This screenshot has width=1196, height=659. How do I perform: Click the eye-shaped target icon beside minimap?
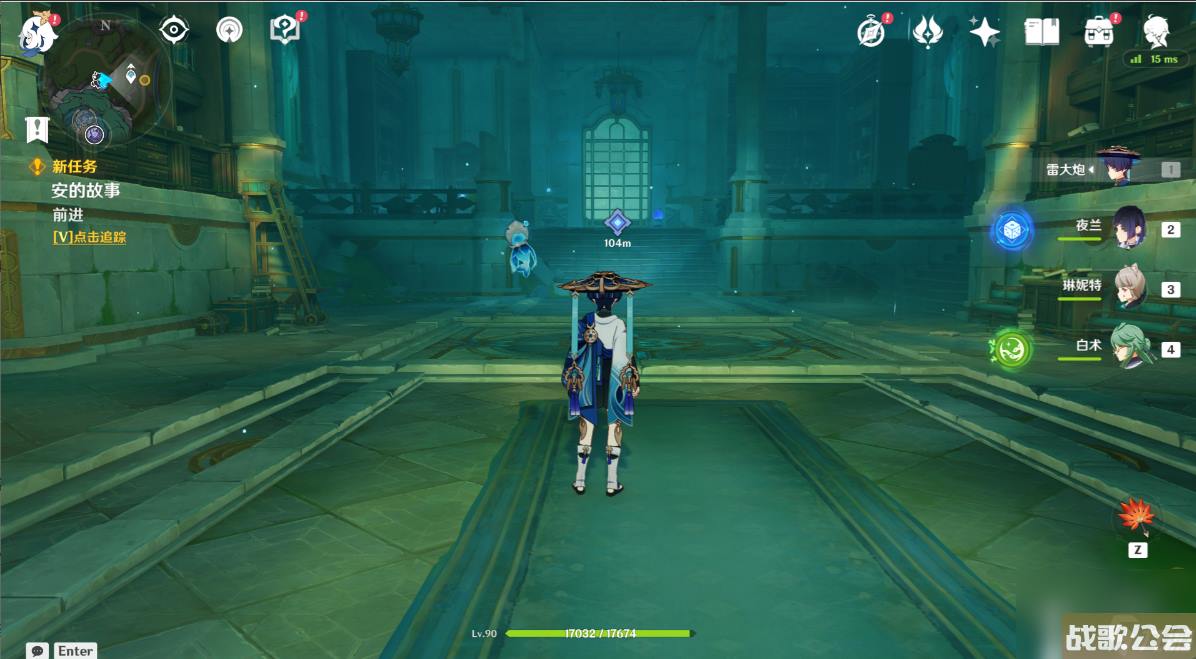175,30
